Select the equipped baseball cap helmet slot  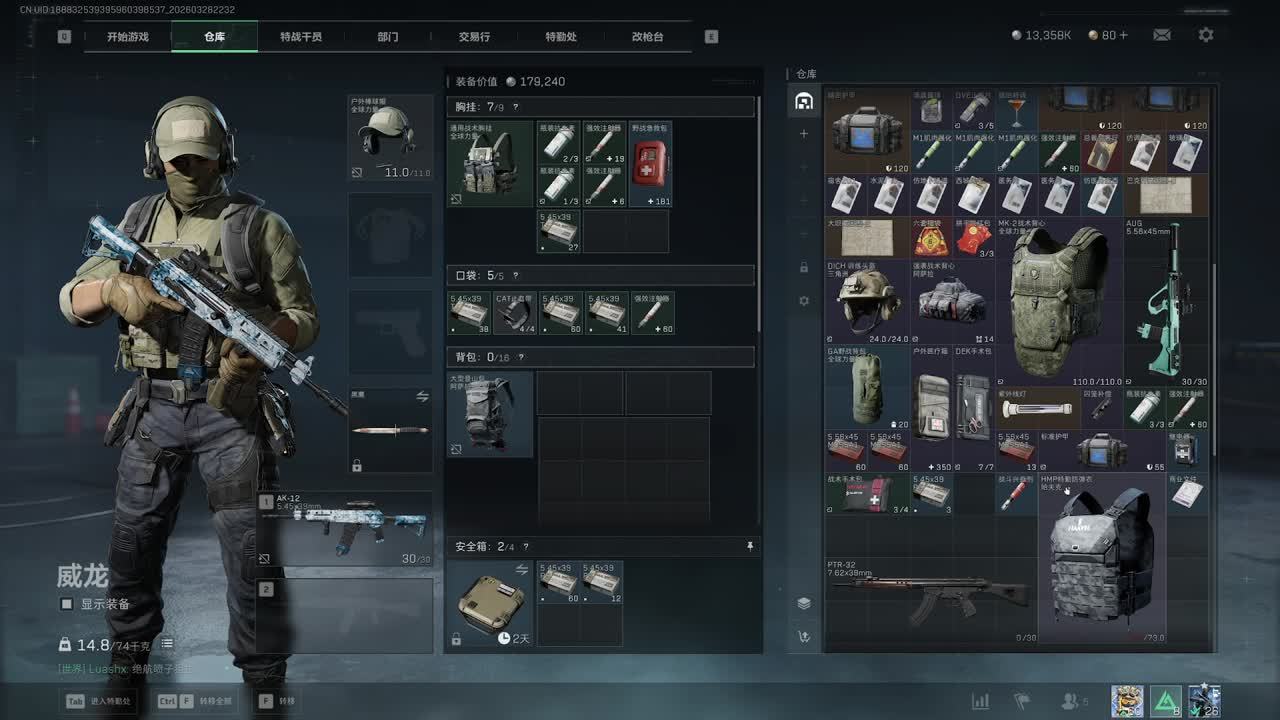[x=390, y=138]
